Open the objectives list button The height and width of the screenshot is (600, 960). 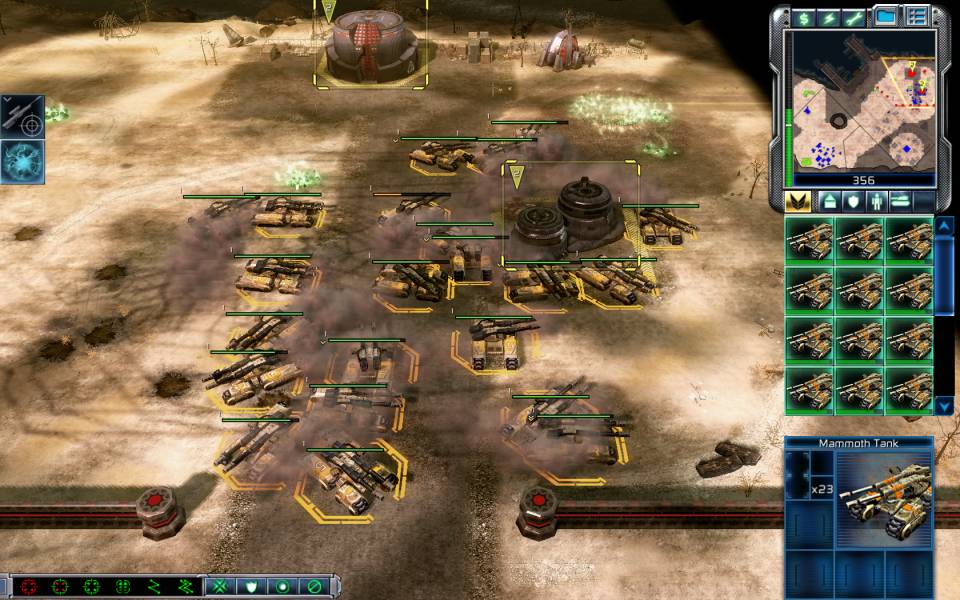tap(916, 16)
